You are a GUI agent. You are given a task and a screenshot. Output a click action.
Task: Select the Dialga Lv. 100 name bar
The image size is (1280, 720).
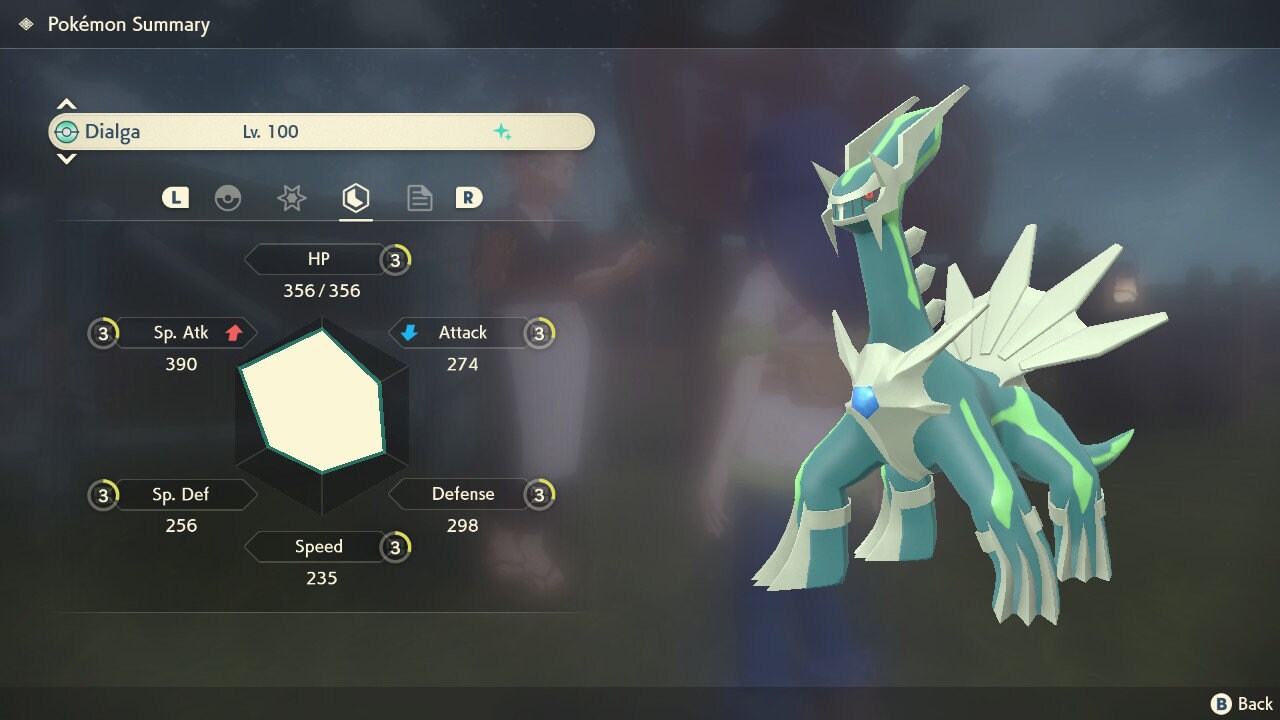(321, 132)
